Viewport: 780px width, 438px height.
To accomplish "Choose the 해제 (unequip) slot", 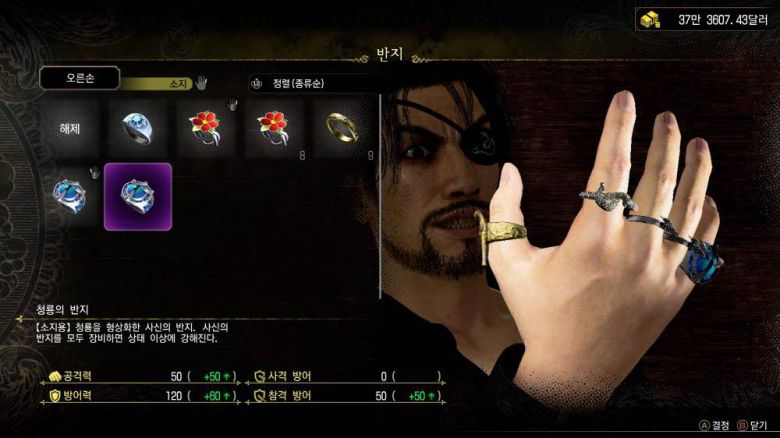I will coord(70,129).
